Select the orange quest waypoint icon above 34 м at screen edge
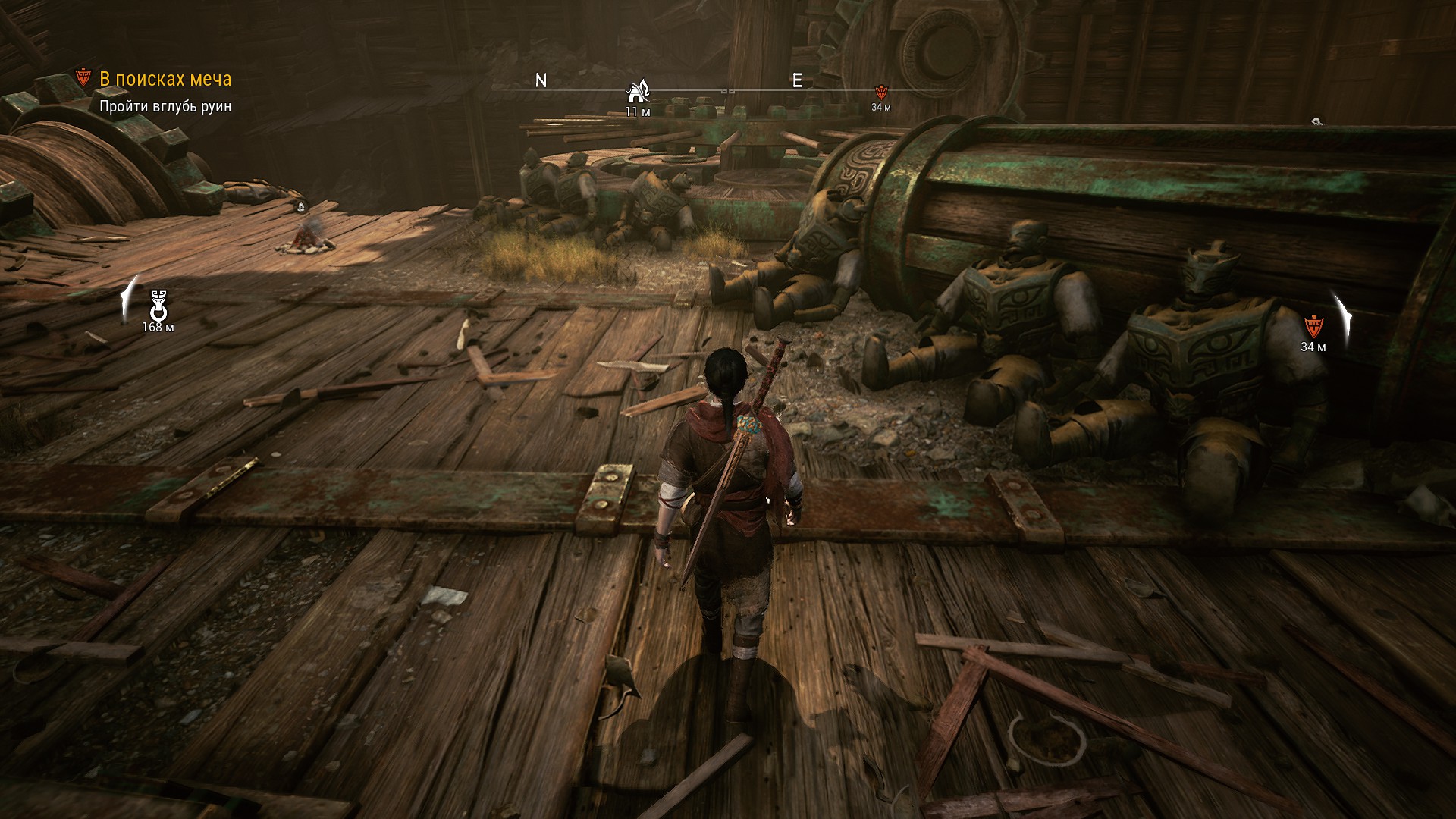 (1313, 327)
